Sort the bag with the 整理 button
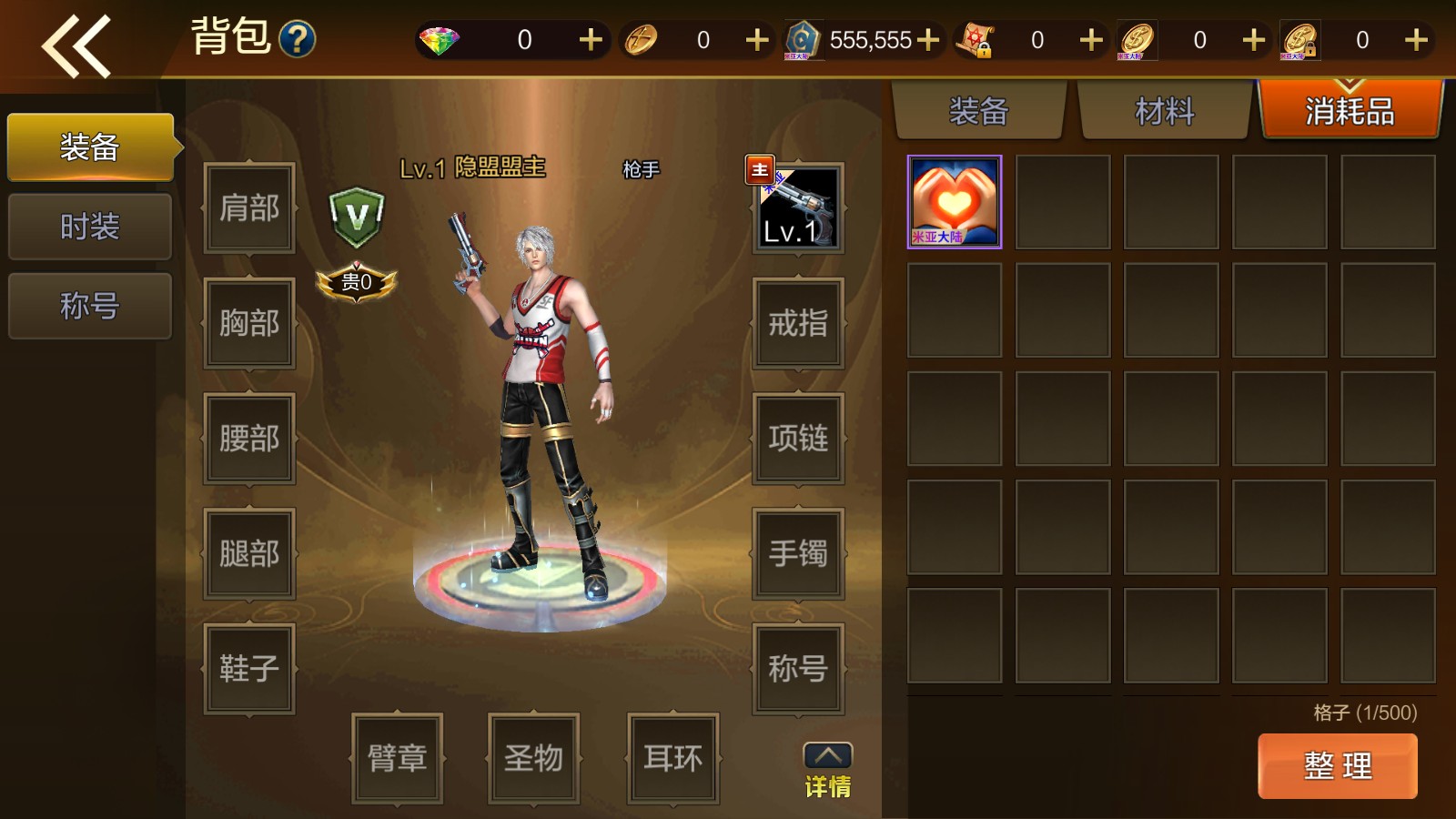The height and width of the screenshot is (819, 1456). tap(1337, 765)
